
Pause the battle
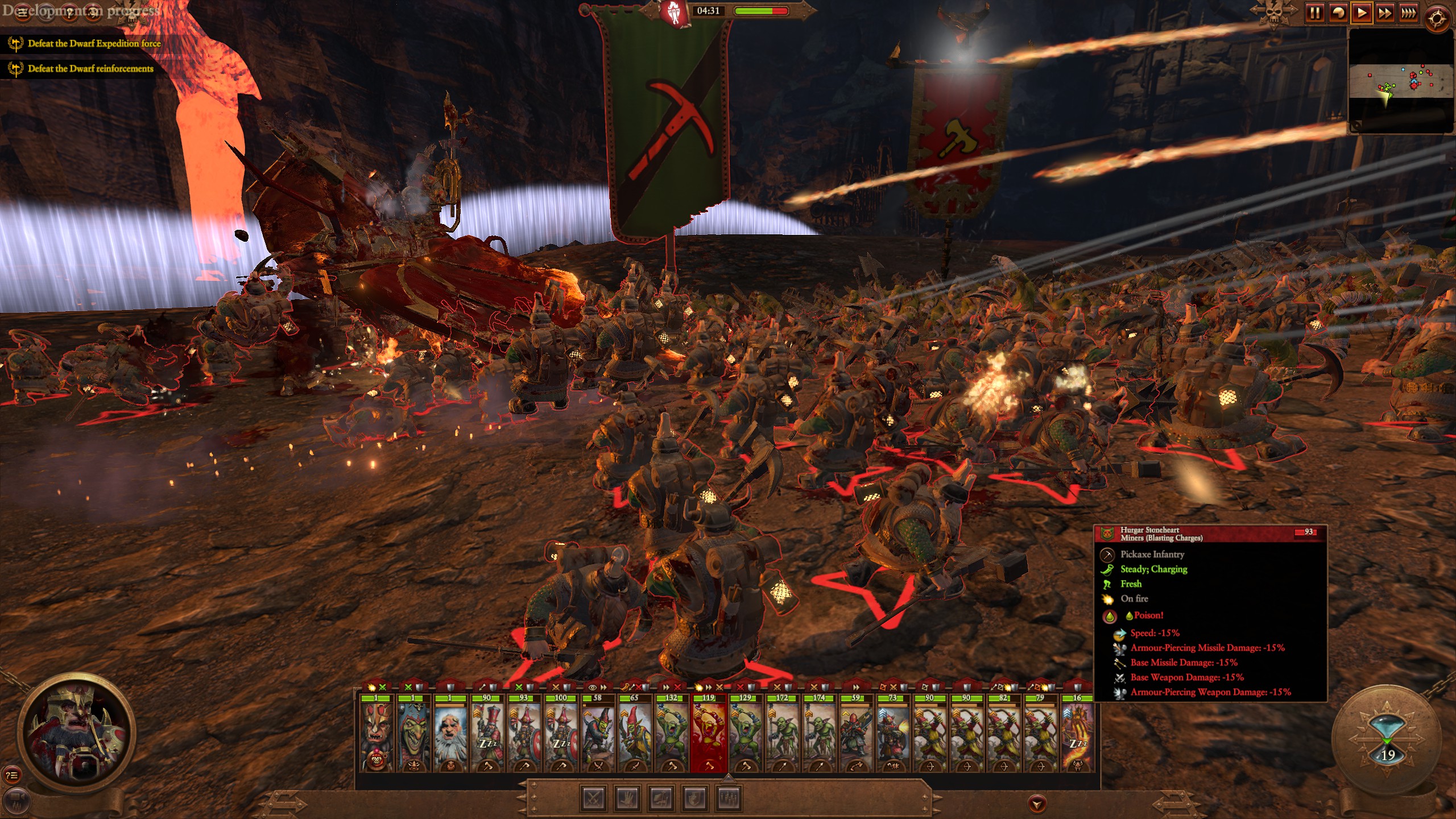(x=1315, y=13)
